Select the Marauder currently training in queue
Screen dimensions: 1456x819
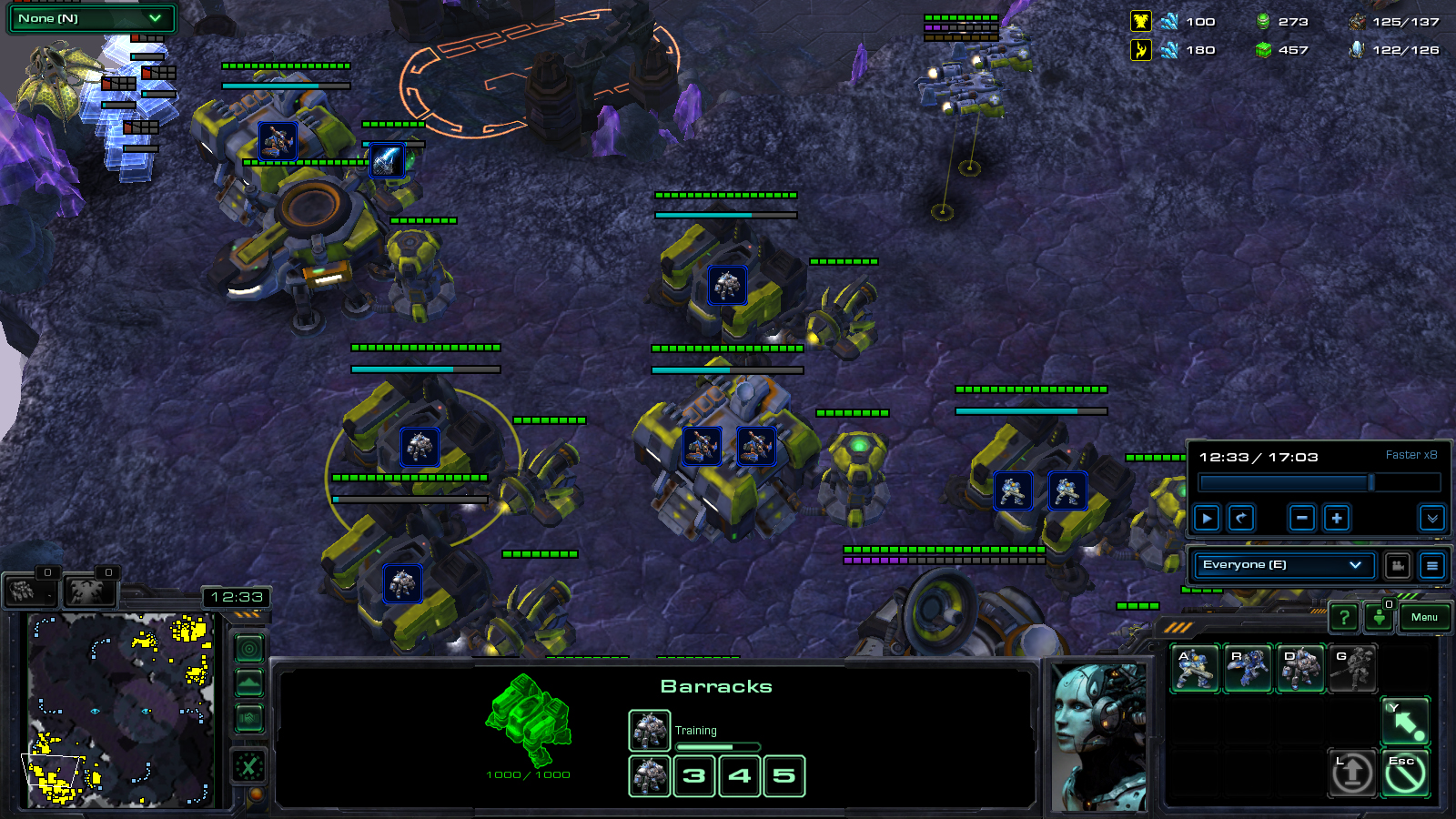(650, 730)
